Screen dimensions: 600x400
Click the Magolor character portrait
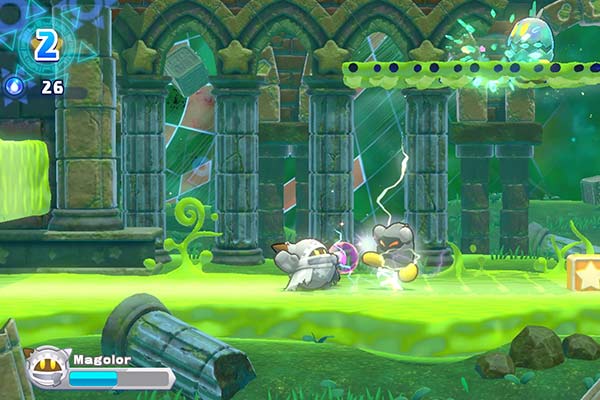pyautogui.click(x=46, y=366)
